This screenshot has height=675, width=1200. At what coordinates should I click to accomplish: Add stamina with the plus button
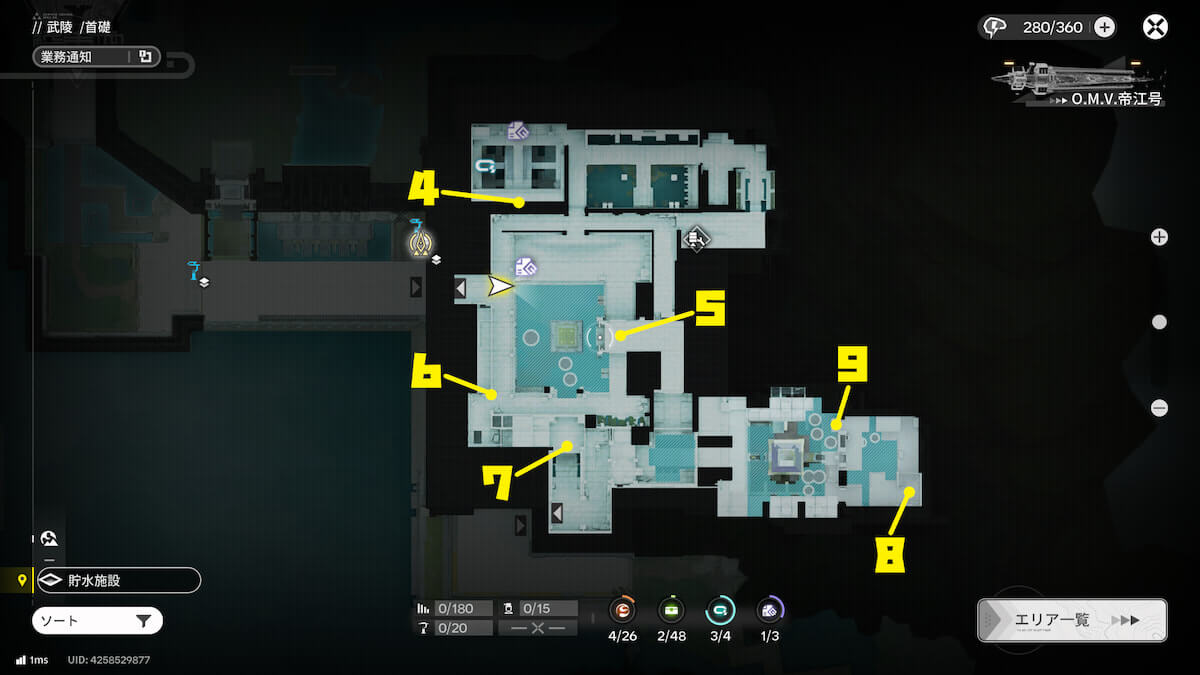click(x=1104, y=27)
